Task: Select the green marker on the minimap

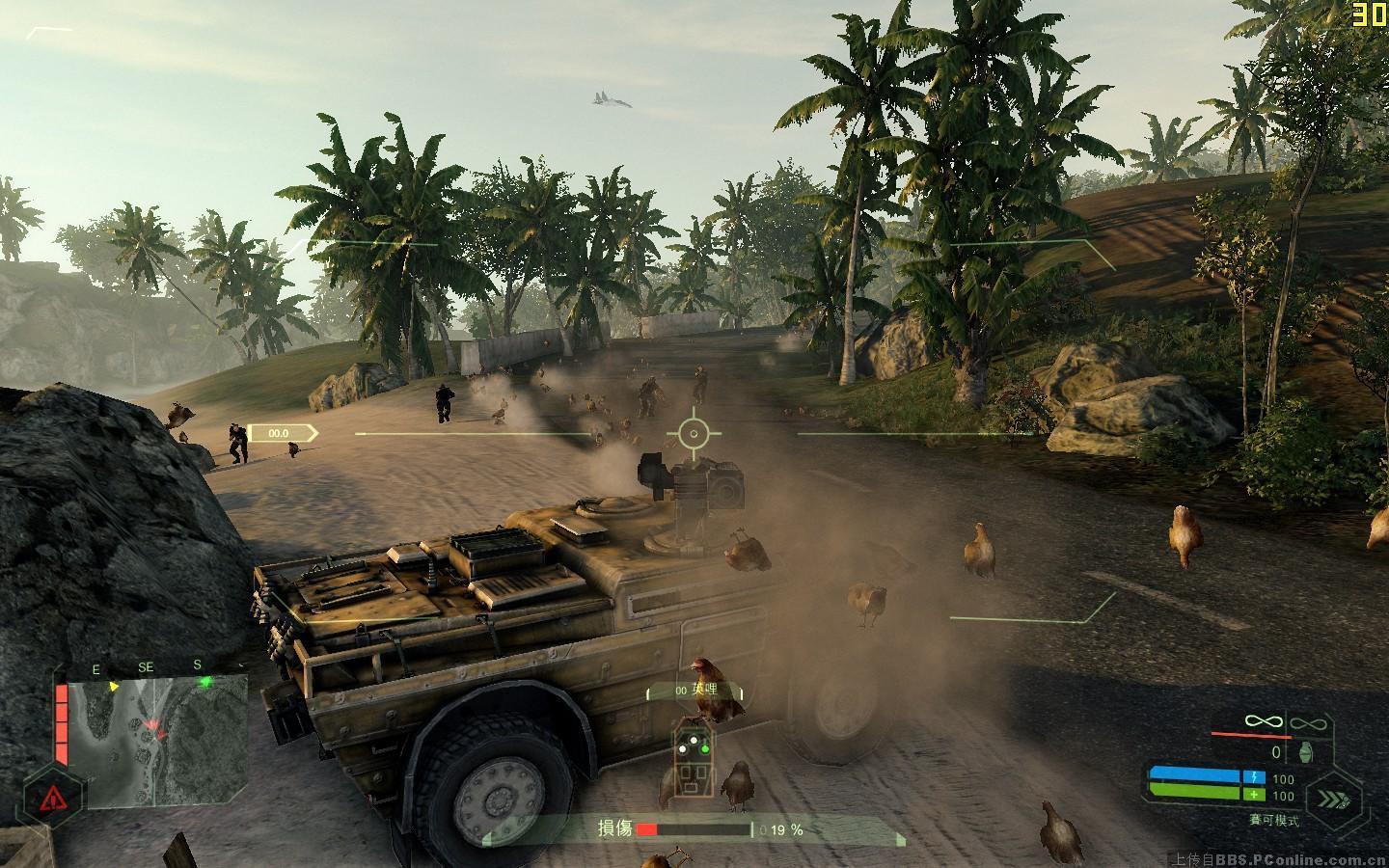Action: [204, 682]
